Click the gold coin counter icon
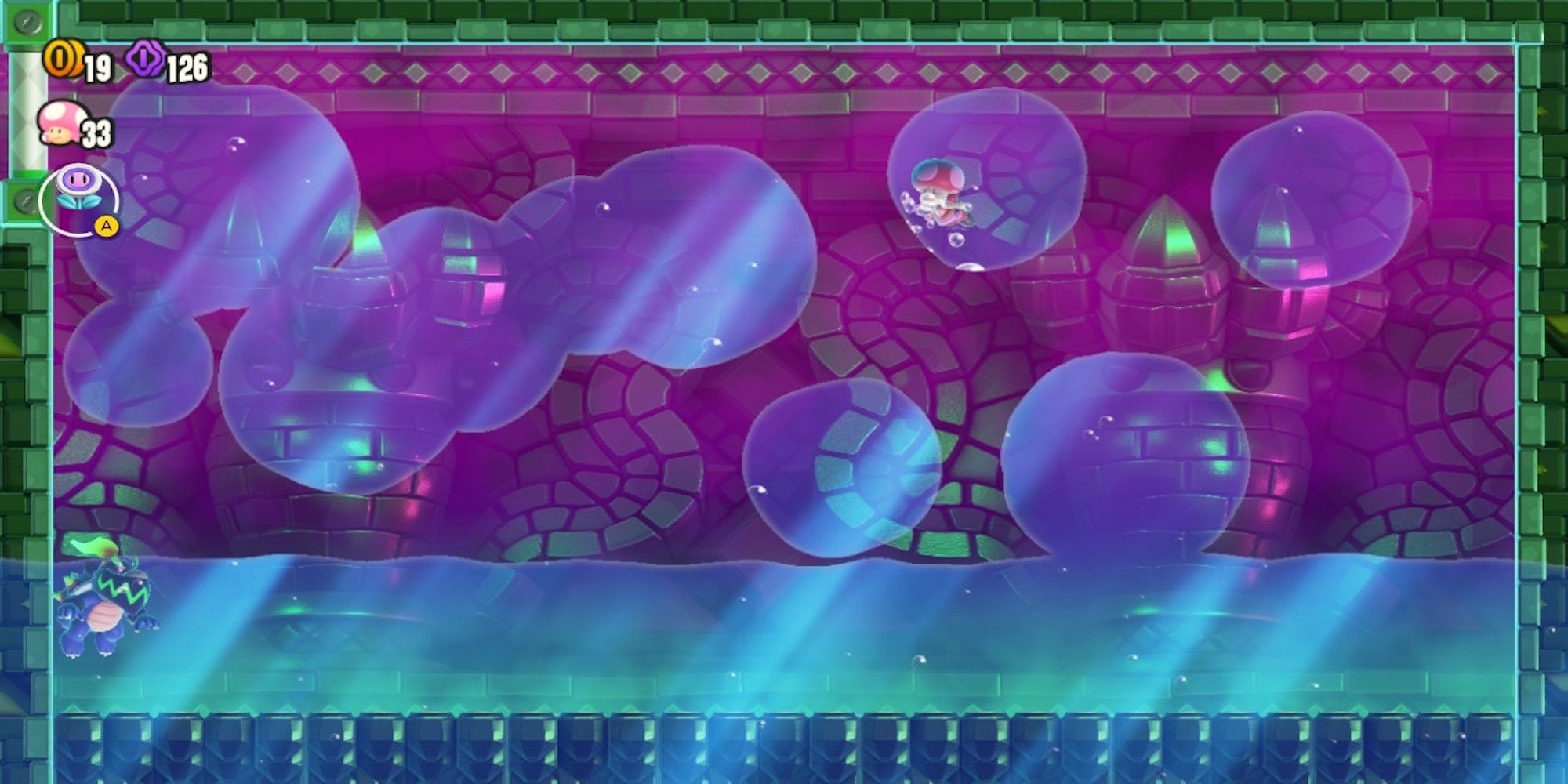This screenshot has width=1568, height=784. click(64, 57)
